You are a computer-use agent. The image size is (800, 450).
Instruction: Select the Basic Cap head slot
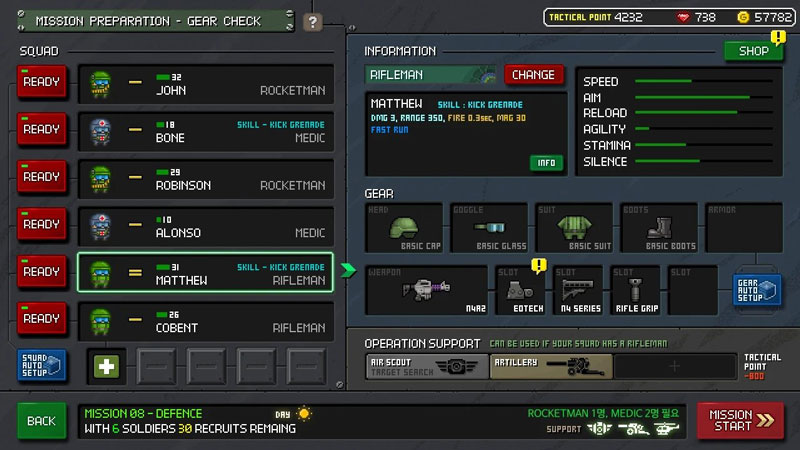click(404, 228)
